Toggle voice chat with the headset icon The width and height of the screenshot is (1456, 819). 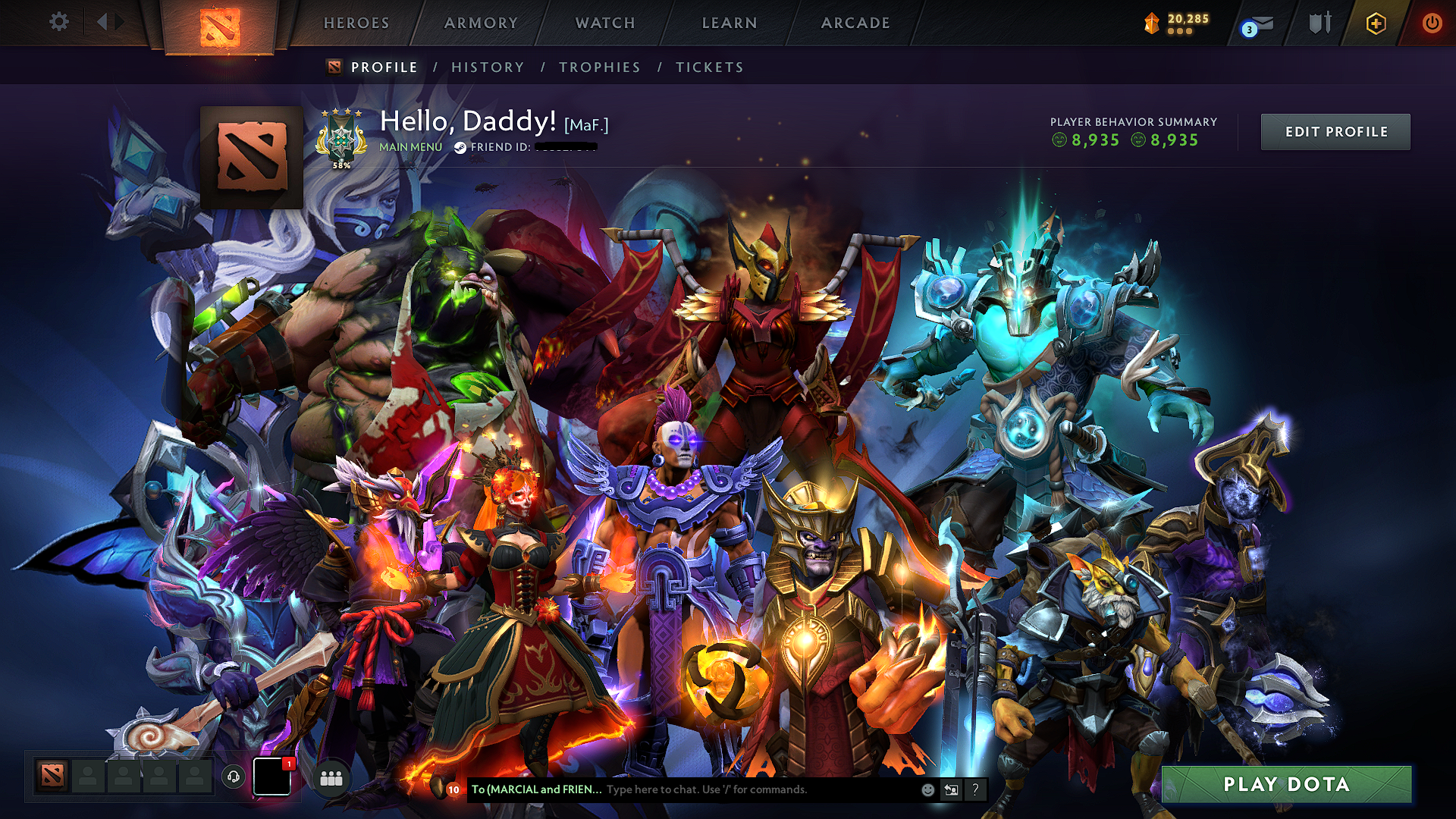234,777
